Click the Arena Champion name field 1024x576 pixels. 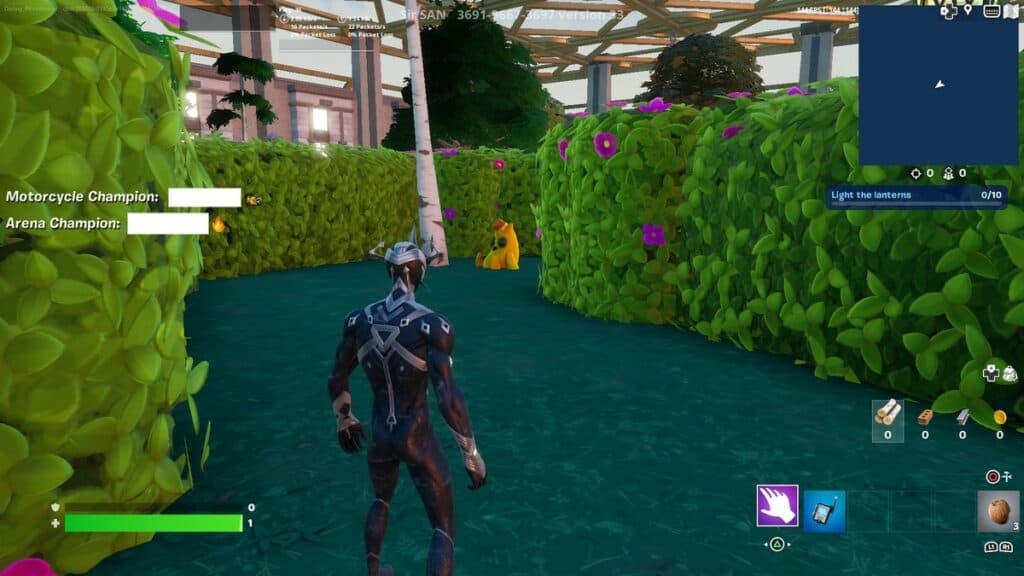[x=167, y=223]
